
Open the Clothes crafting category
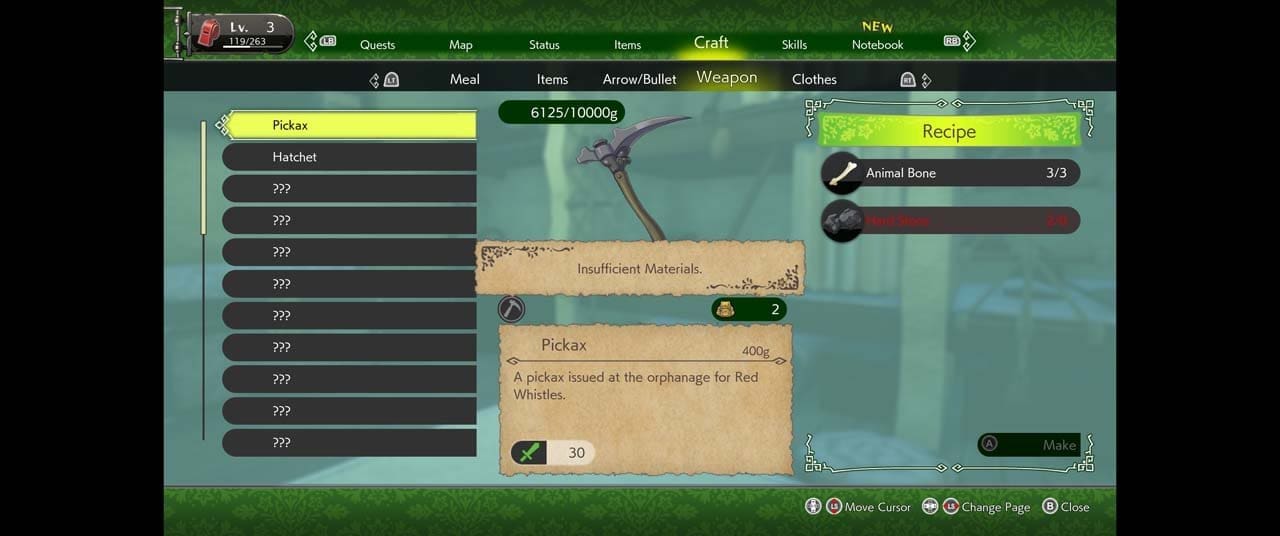coord(814,79)
